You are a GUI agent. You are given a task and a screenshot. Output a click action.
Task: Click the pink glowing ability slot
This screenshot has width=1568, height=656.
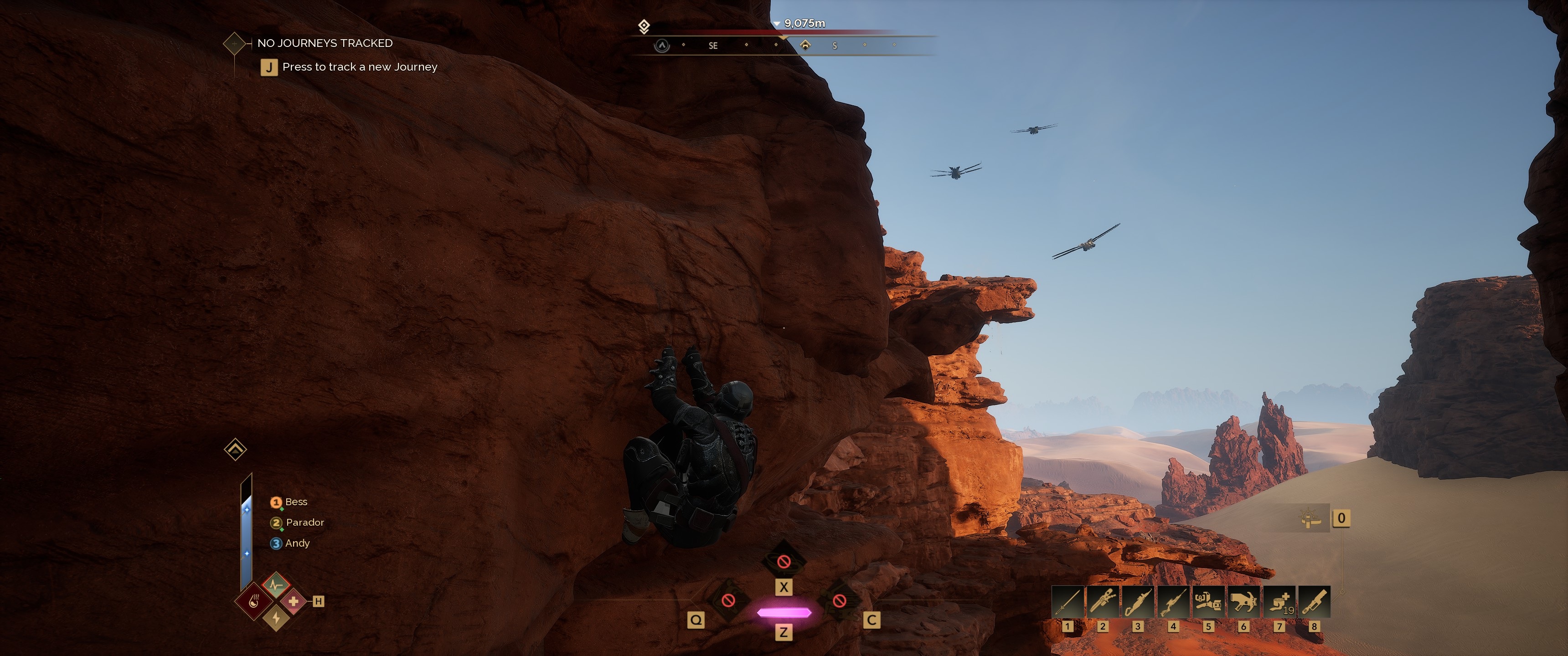pos(784,612)
